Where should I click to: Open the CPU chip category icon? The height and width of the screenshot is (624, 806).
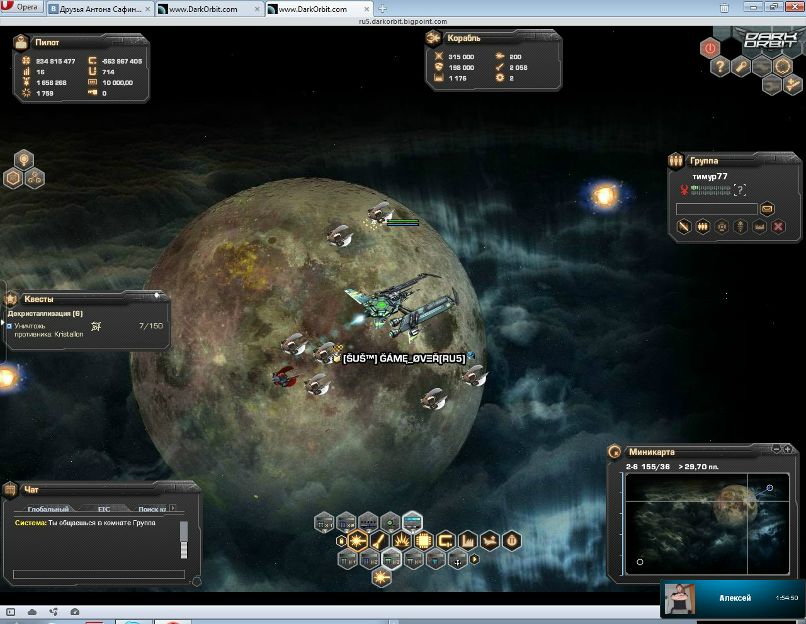pyautogui.click(x=426, y=541)
